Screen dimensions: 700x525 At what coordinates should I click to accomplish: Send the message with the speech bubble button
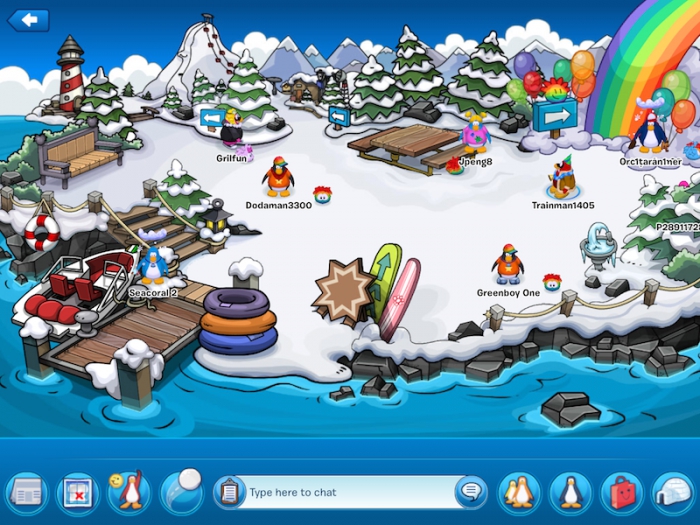[x=469, y=491]
